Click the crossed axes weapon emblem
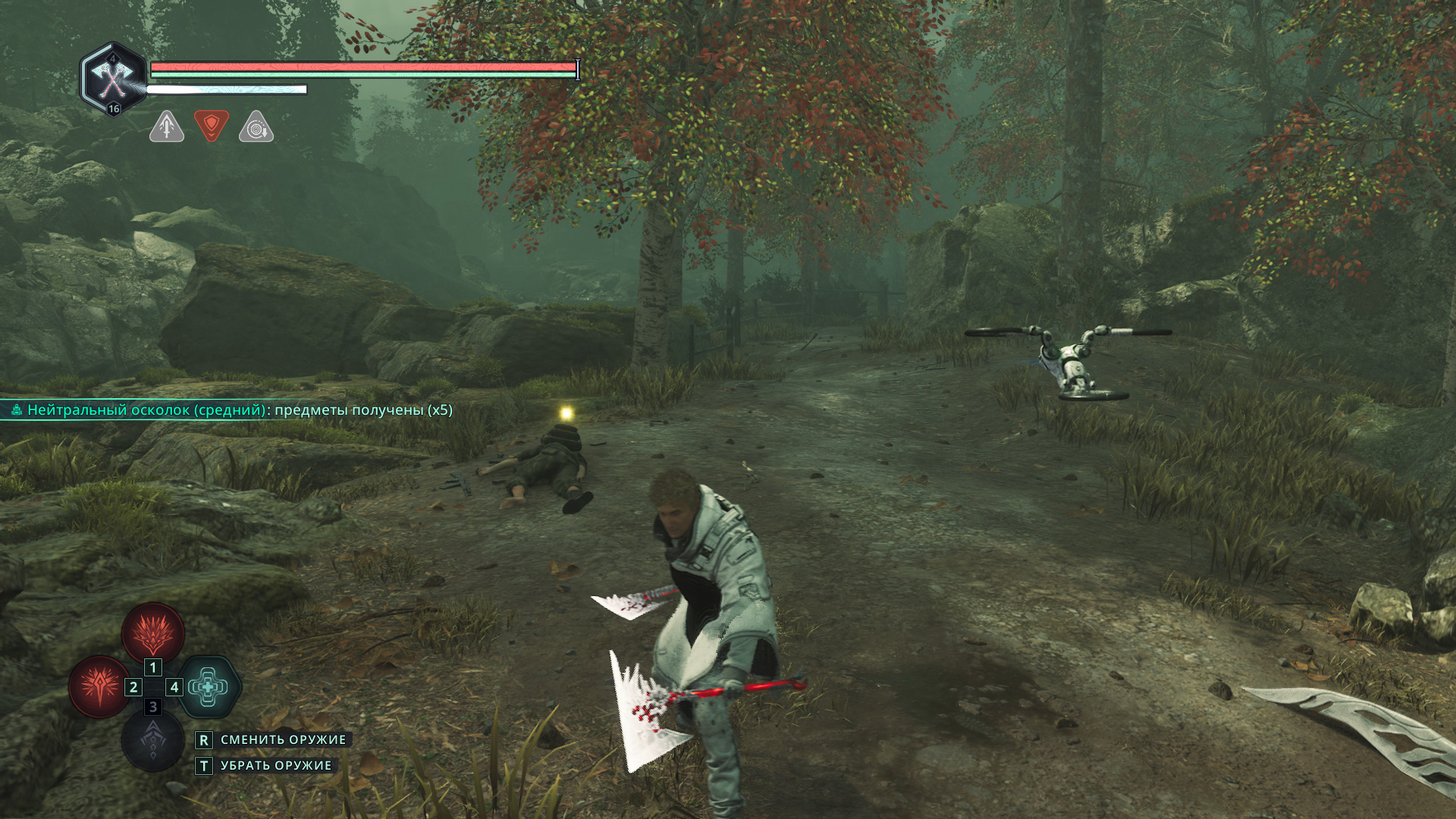This screenshot has height=819, width=1456. [112, 77]
